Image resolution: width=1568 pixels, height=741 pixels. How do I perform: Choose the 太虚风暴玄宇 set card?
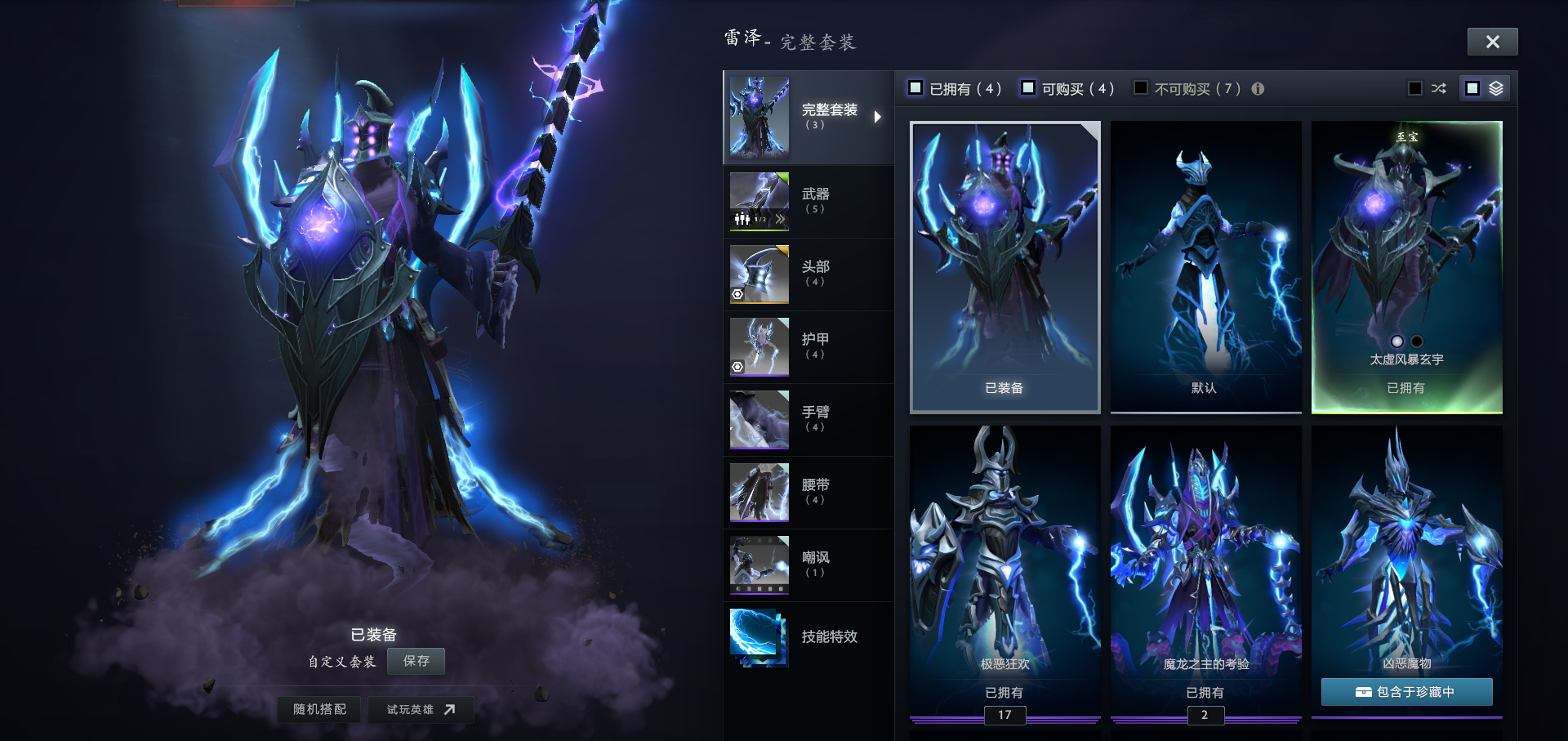click(1406, 266)
